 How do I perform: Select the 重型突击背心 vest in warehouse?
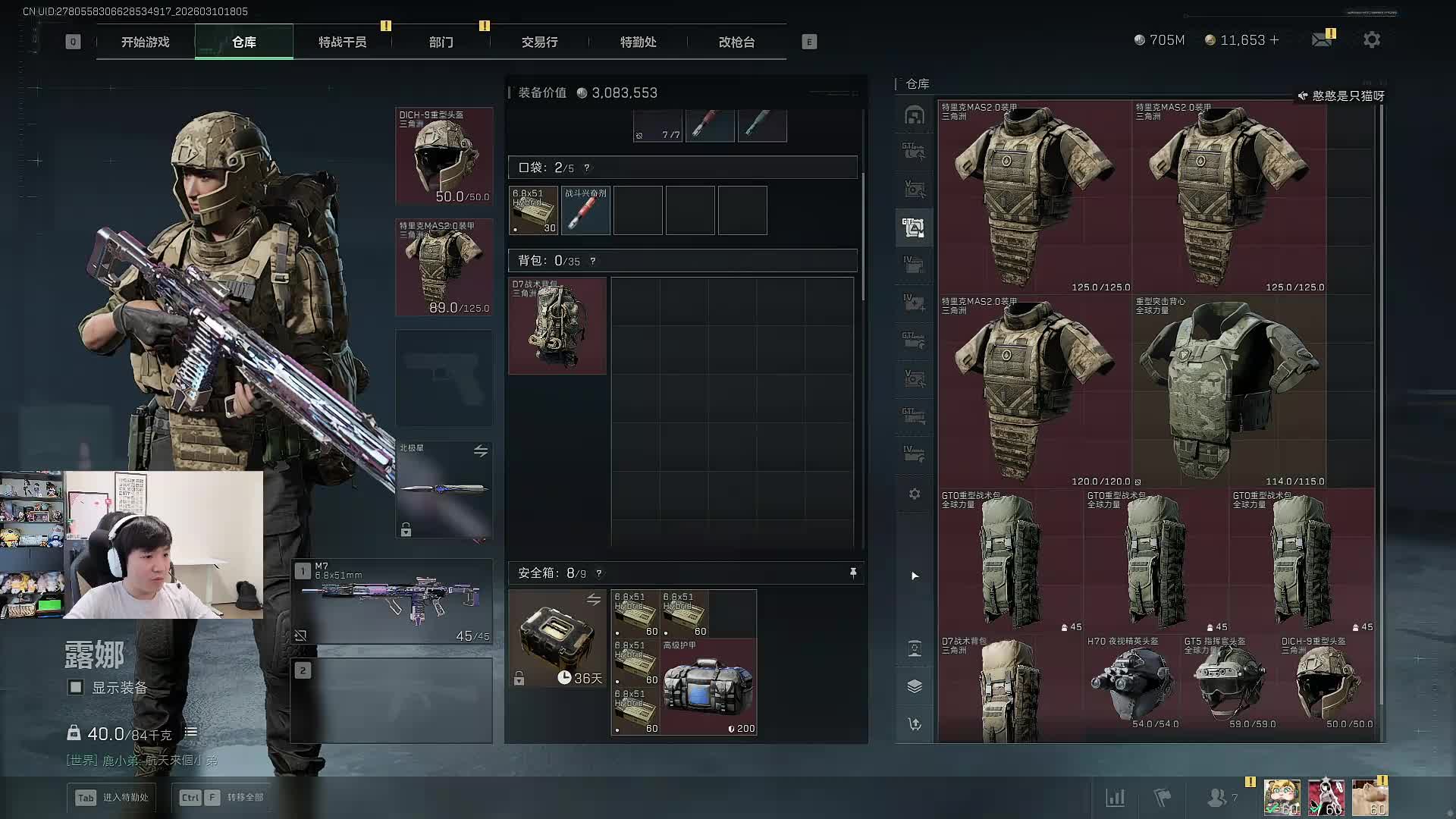(1228, 391)
